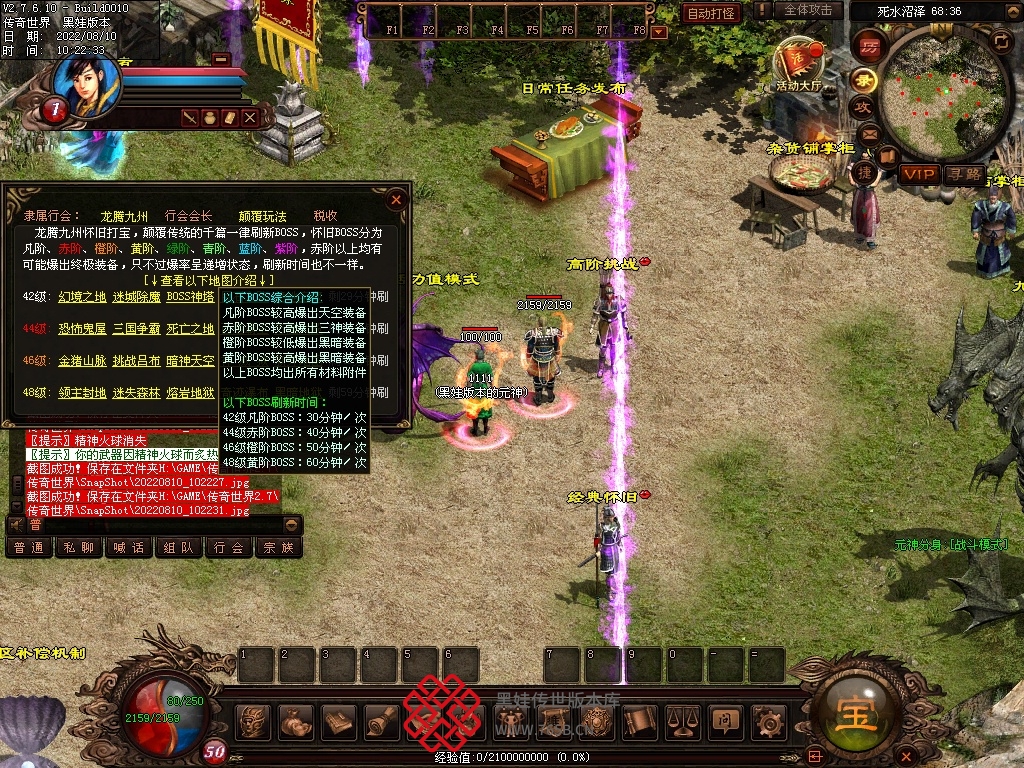
Task: Open the mail envelope icon by the minimap
Action: pos(867,132)
